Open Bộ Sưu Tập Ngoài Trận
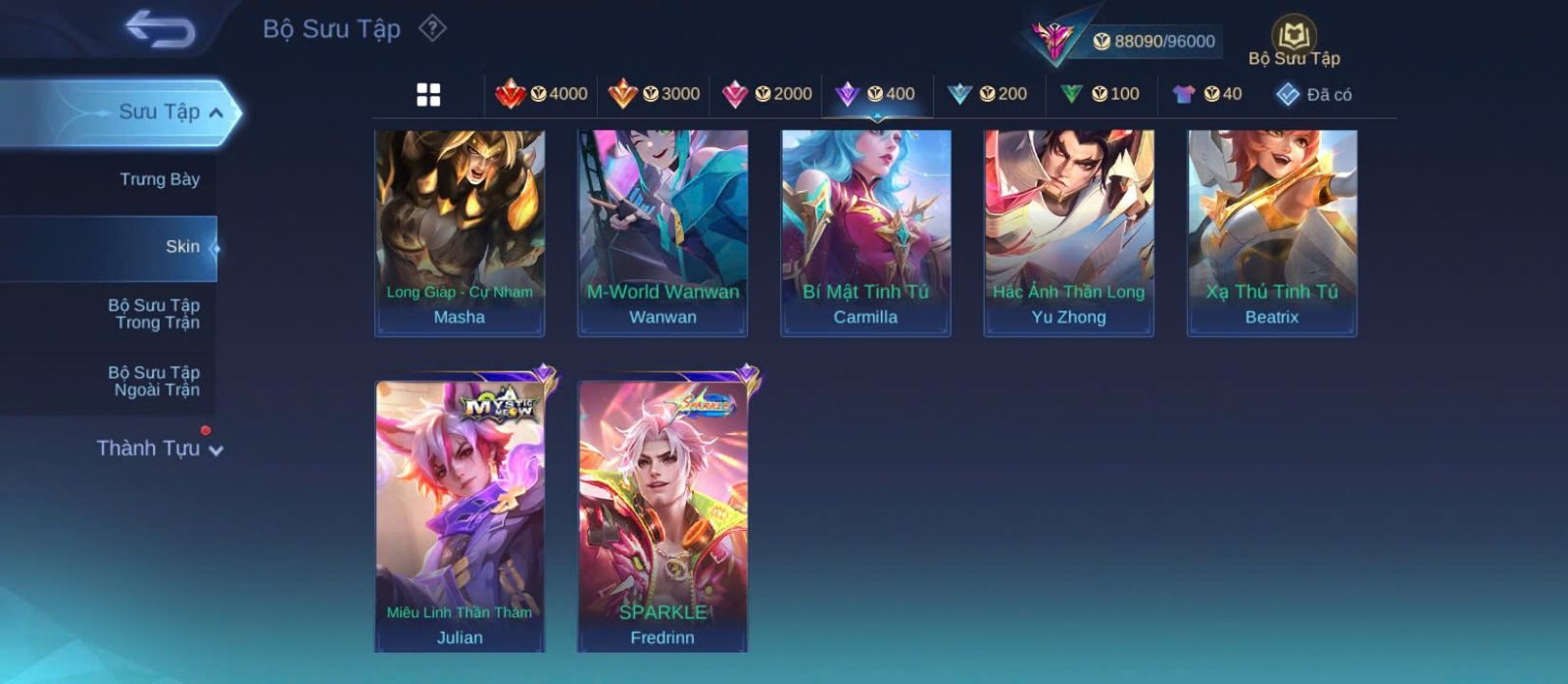Image resolution: width=1568 pixels, height=684 pixels. click(154, 381)
